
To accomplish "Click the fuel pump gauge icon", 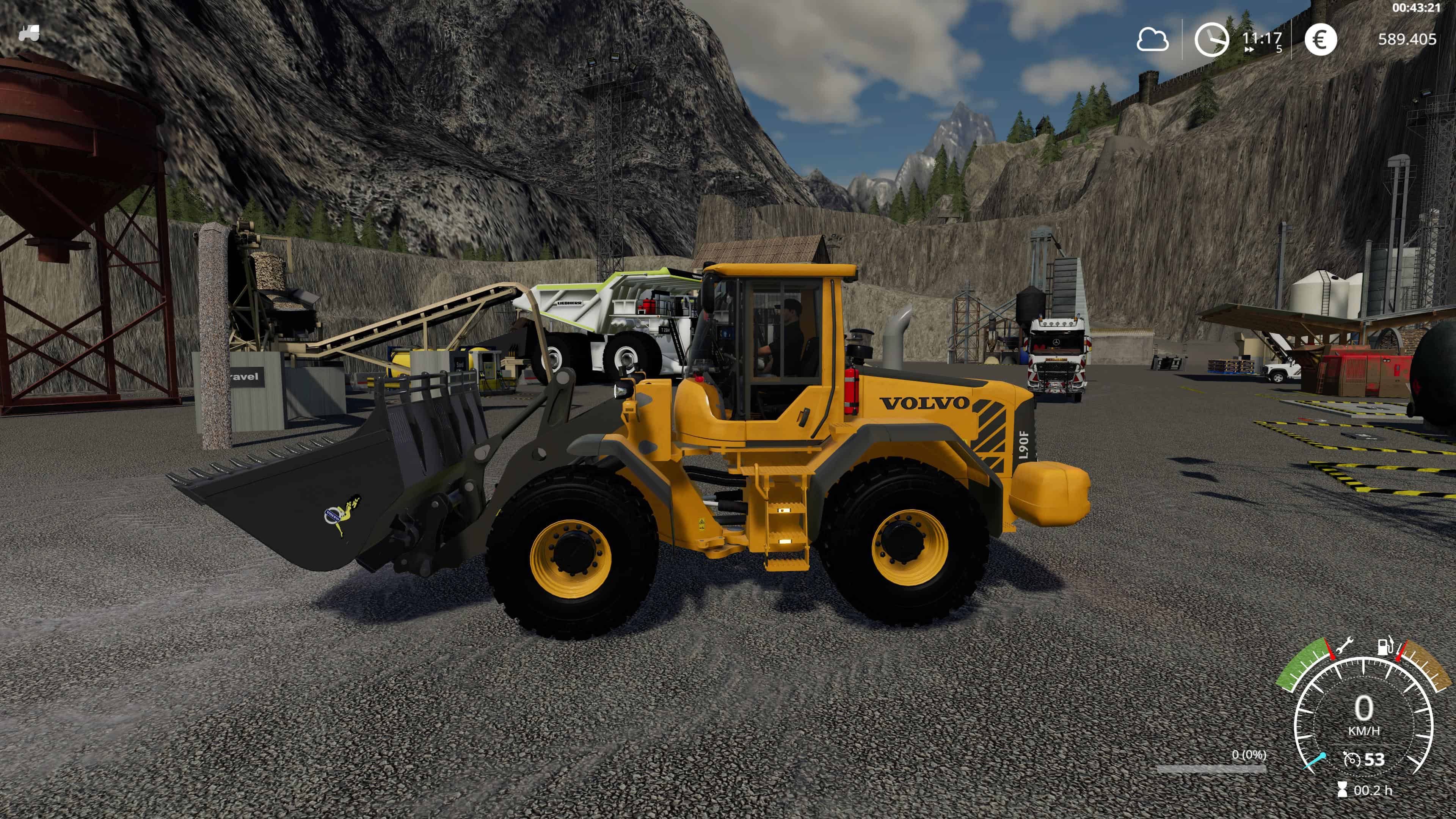I will [x=1385, y=646].
